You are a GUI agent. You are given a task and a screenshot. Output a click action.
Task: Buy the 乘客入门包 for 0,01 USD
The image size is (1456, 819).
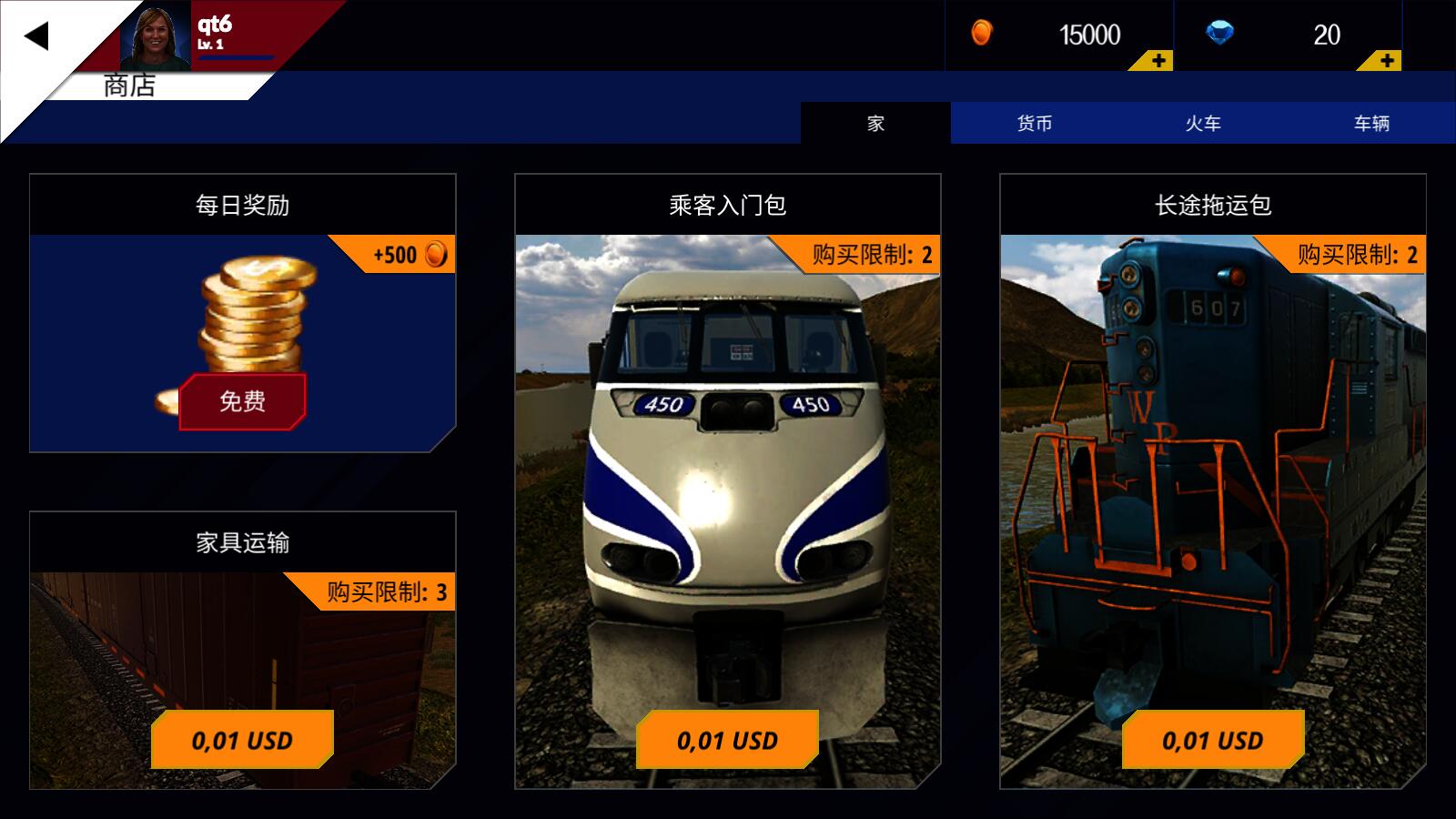click(727, 740)
